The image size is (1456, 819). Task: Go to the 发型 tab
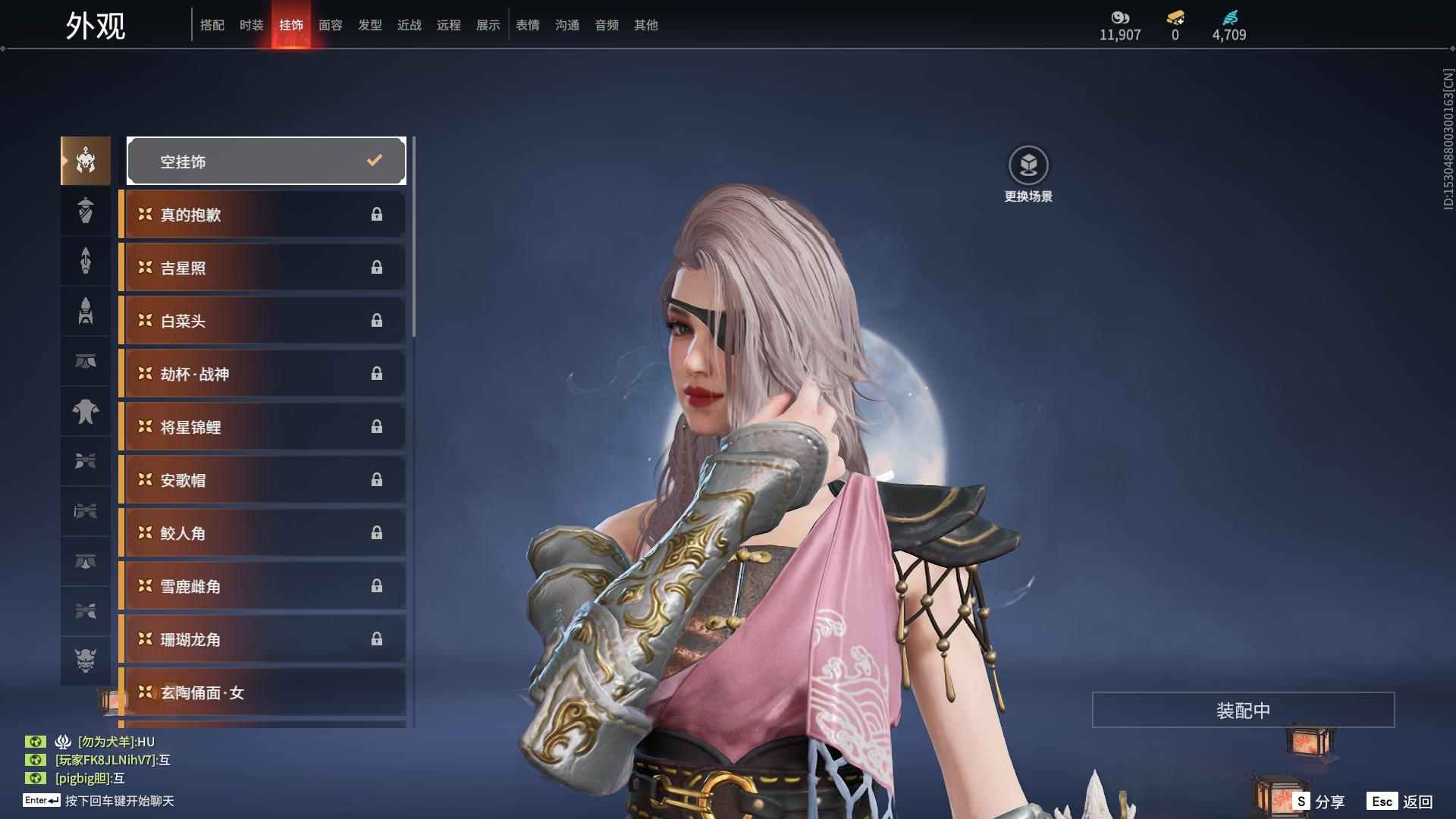(369, 25)
